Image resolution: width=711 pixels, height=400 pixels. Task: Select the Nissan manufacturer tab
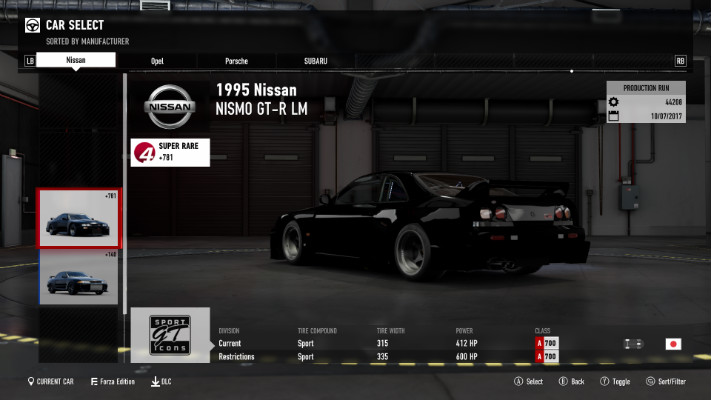point(75,60)
